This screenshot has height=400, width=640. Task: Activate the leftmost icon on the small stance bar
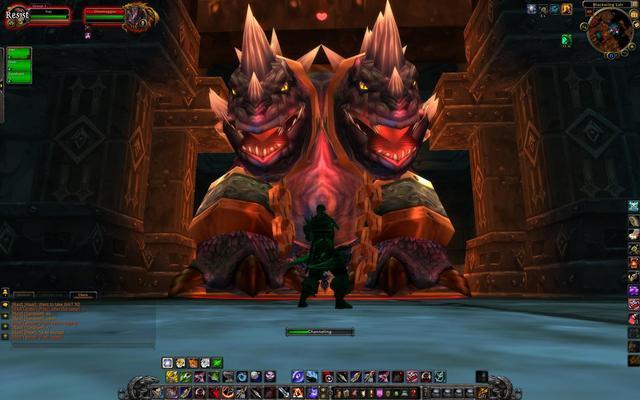167,363
